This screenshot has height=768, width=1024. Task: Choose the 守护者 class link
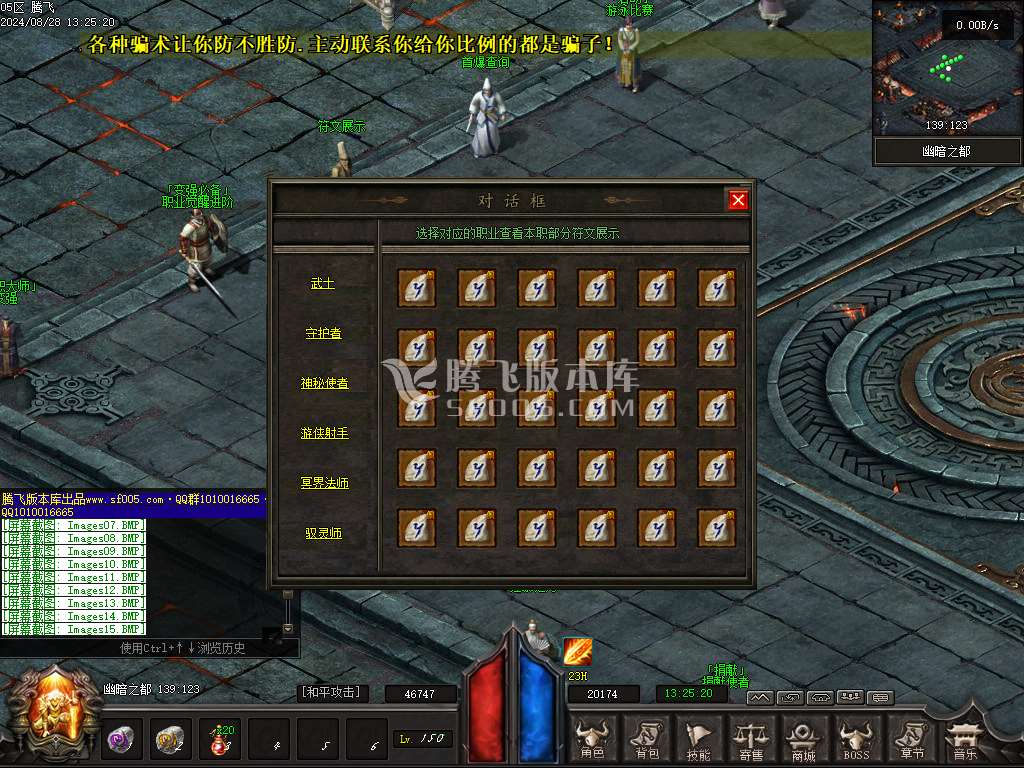(323, 333)
